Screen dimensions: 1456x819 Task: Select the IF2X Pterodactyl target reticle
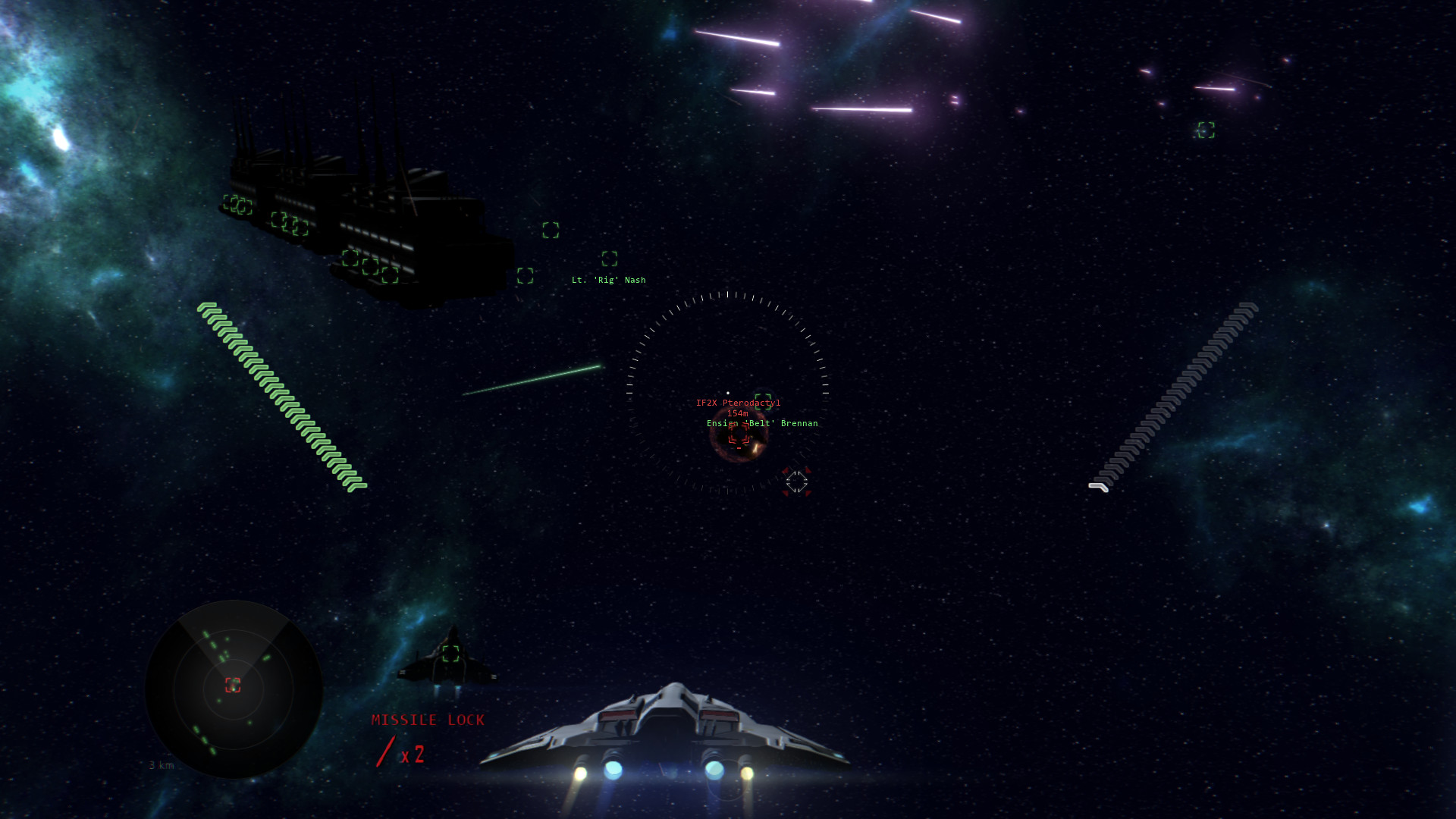[x=739, y=434]
